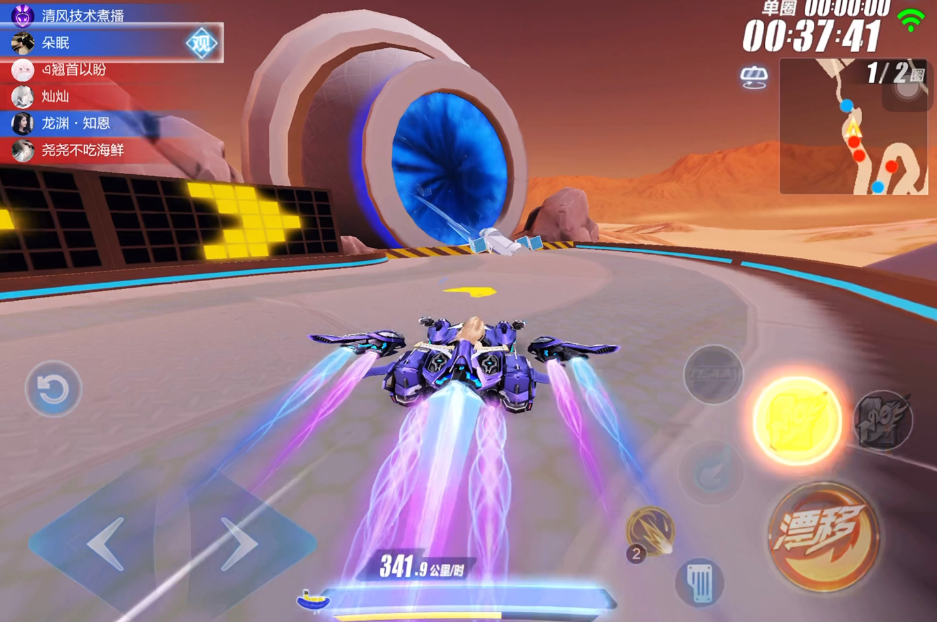Tap the faded team nitro button
Viewport: 937px width, 622px height.
(713, 375)
